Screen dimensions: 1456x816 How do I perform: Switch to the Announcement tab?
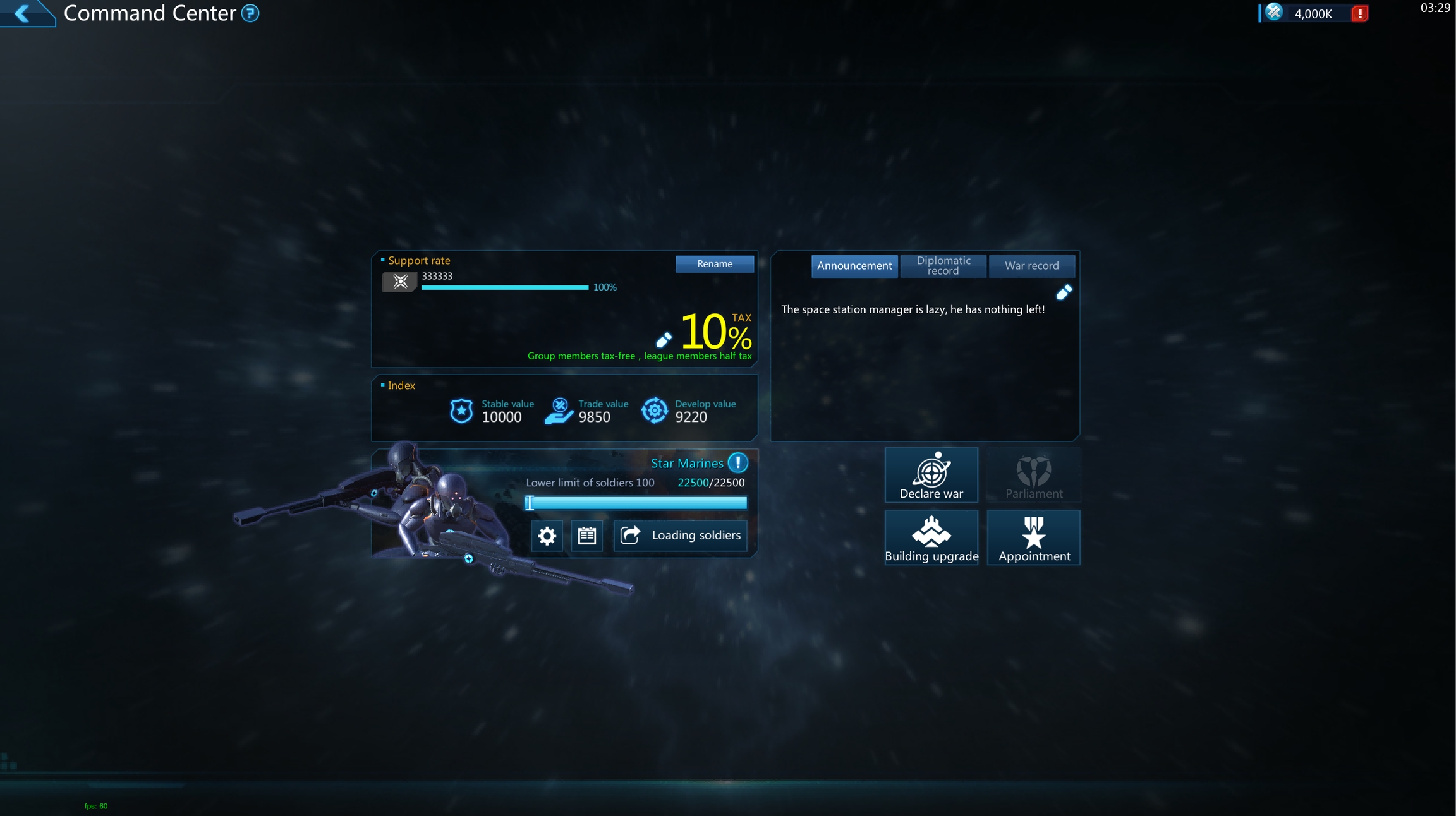tap(854, 266)
